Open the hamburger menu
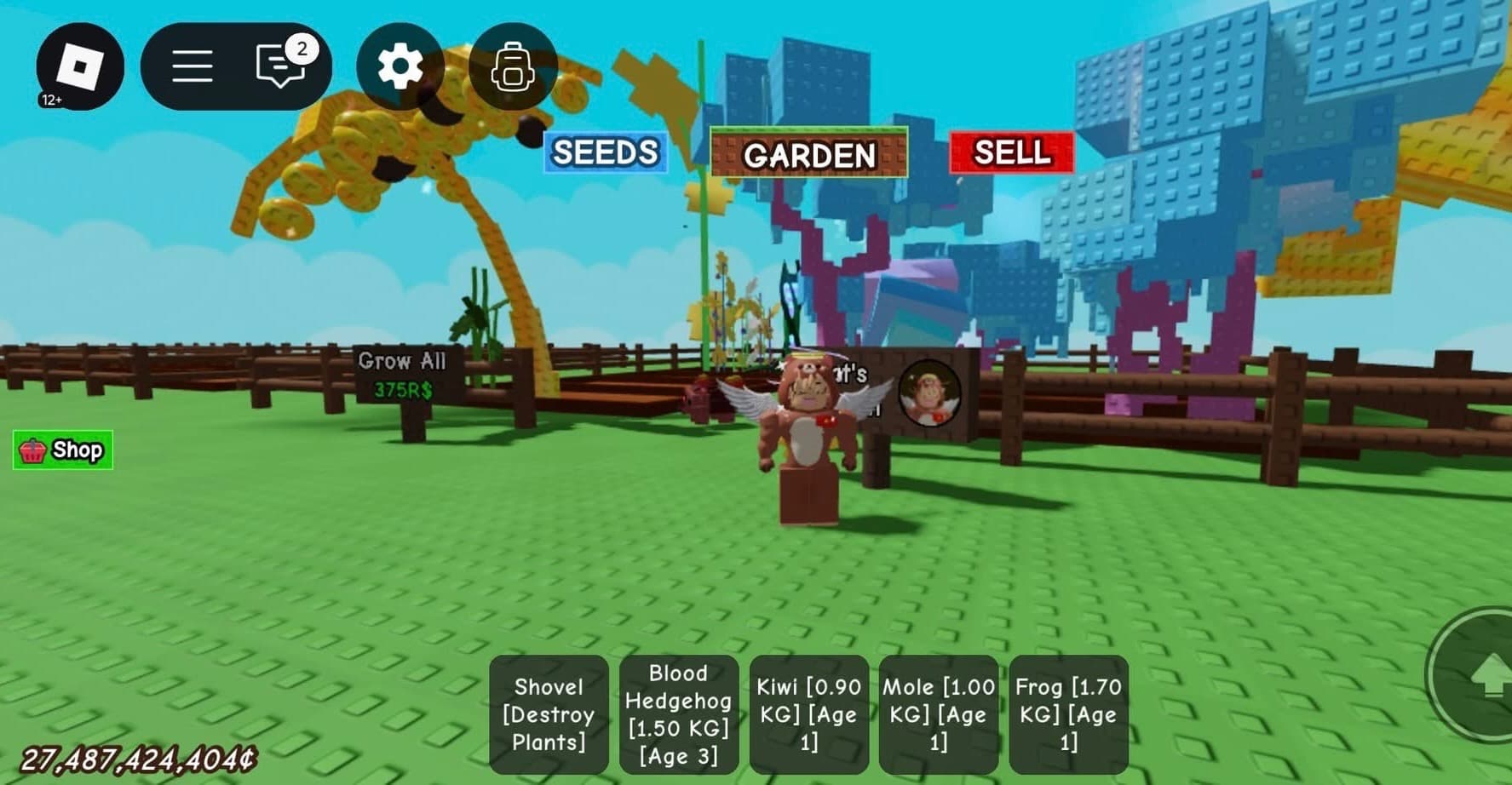Screen dimensions: 1512x785 [x=193, y=66]
